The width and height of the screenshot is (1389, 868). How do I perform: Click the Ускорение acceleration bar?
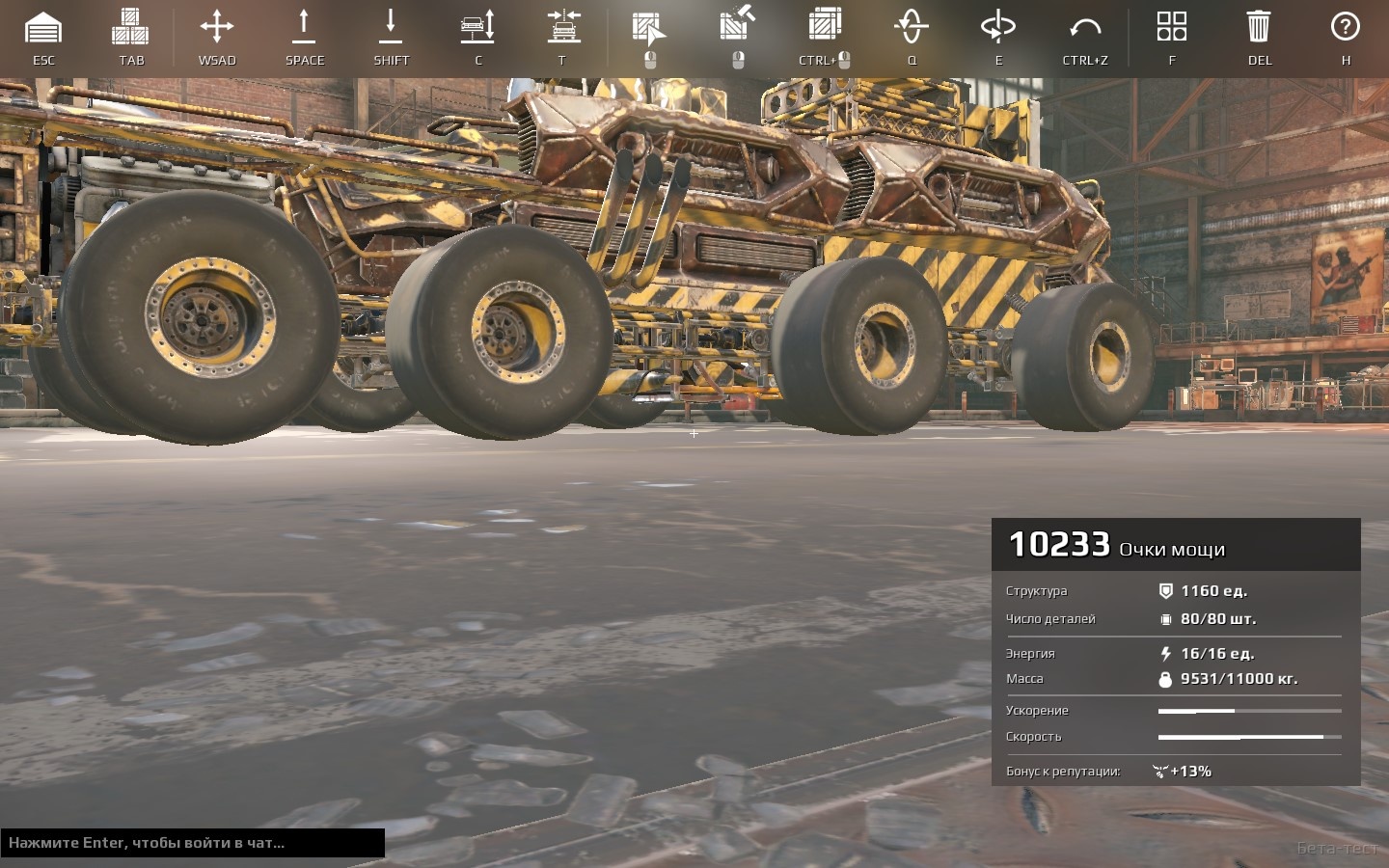pos(1249,711)
